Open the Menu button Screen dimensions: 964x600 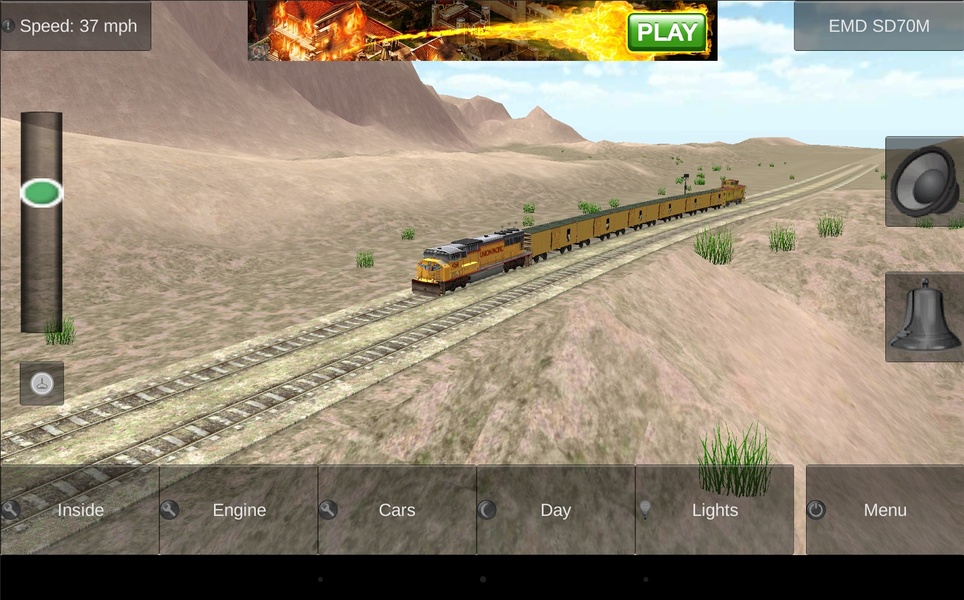884,510
